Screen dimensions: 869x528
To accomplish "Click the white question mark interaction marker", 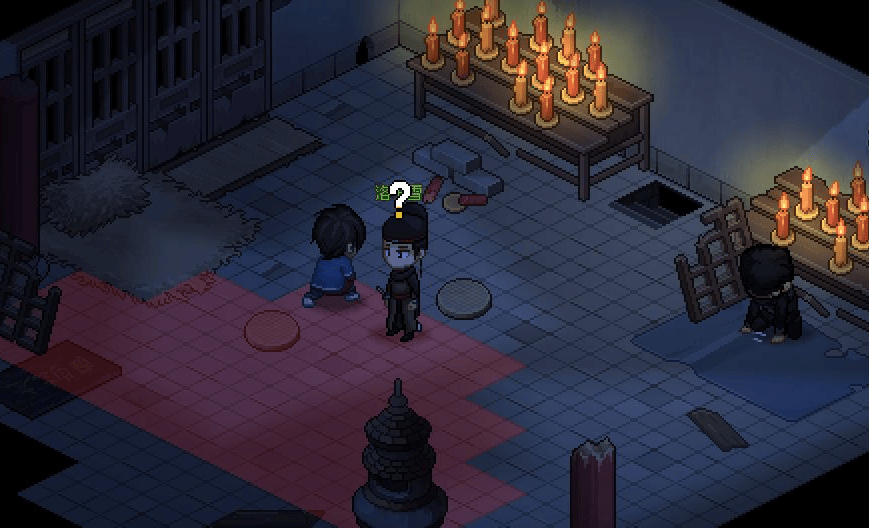I will click(x=400, y=195).
